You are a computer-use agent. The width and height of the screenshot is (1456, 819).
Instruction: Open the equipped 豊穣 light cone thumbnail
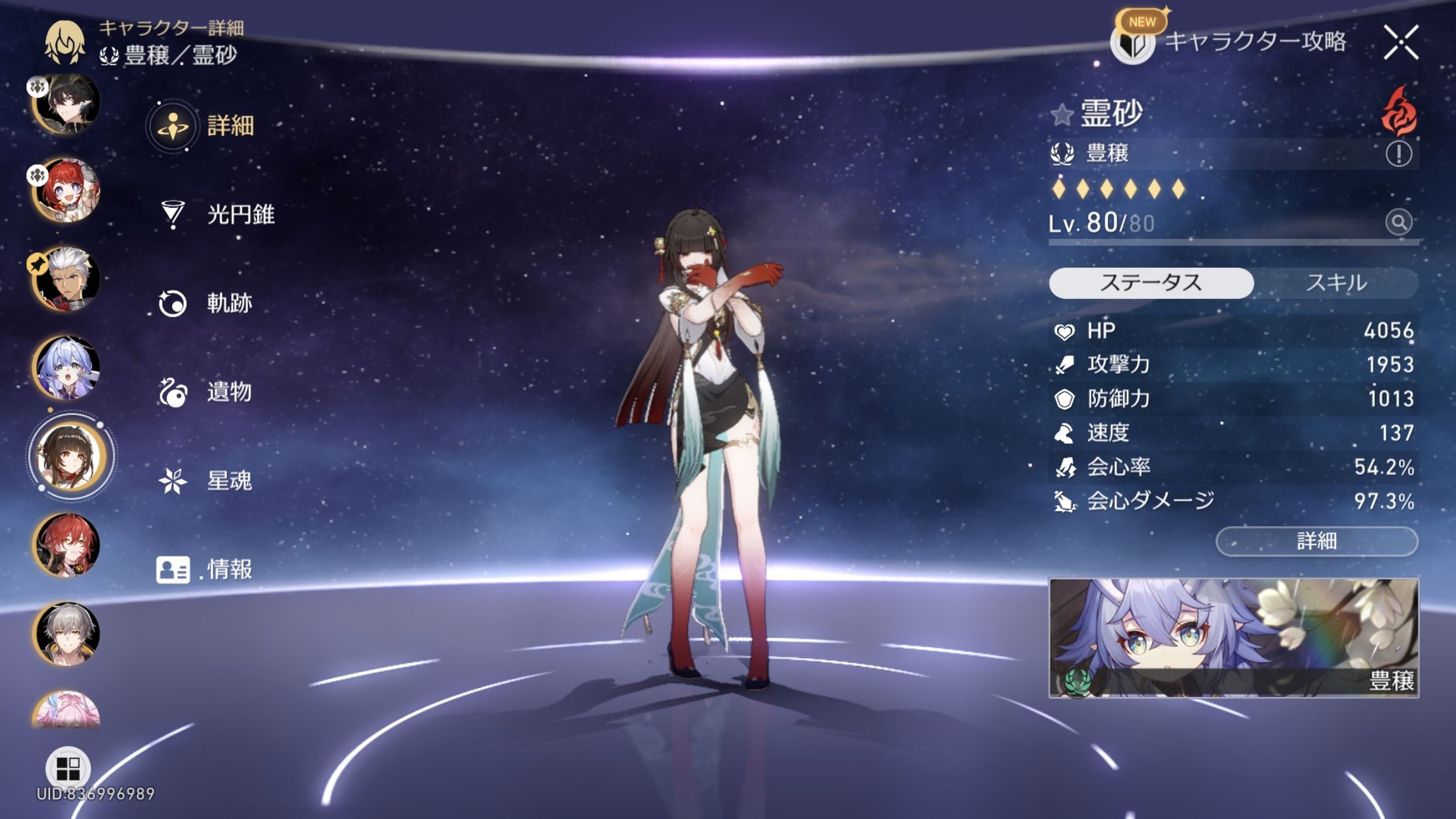pyautogui.click(x=1233, y=638)
